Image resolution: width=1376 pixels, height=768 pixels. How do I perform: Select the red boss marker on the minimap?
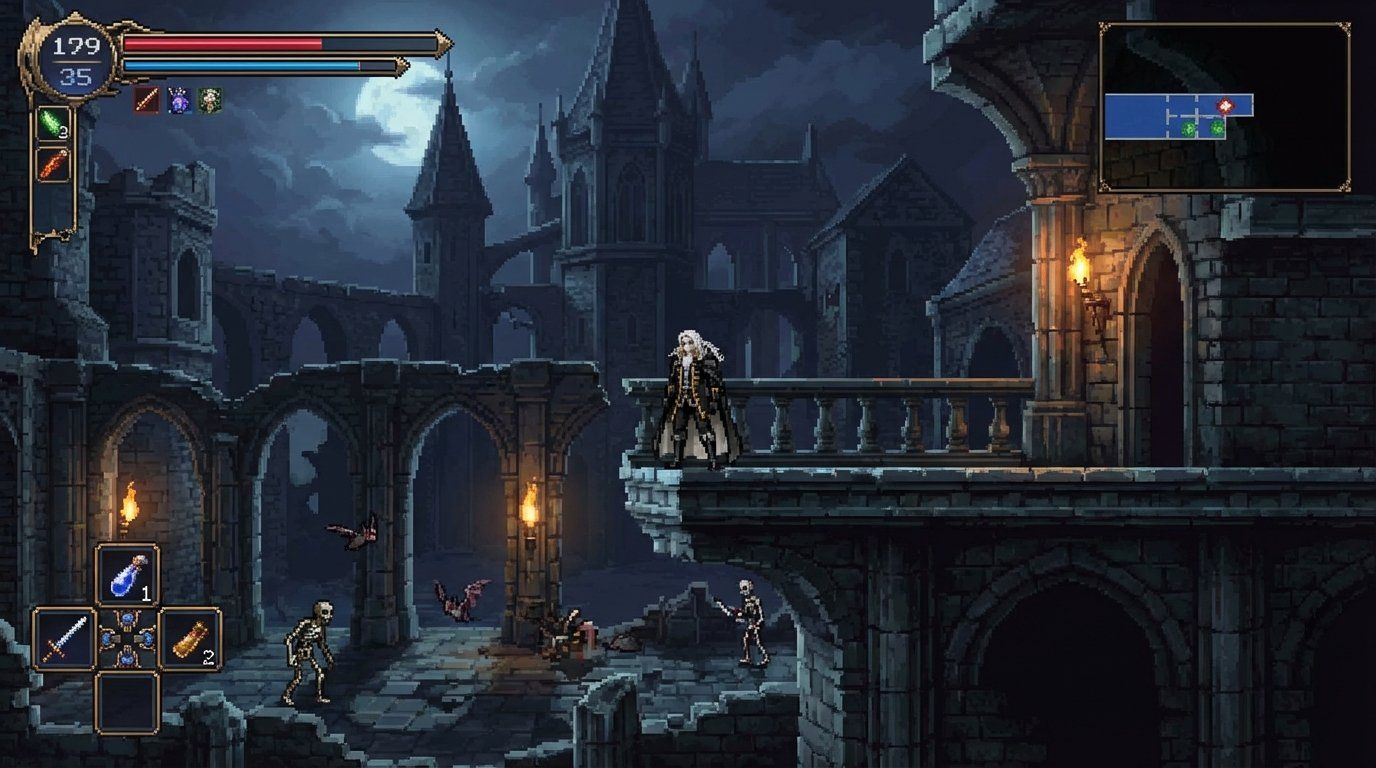[x=1225, y=106]
